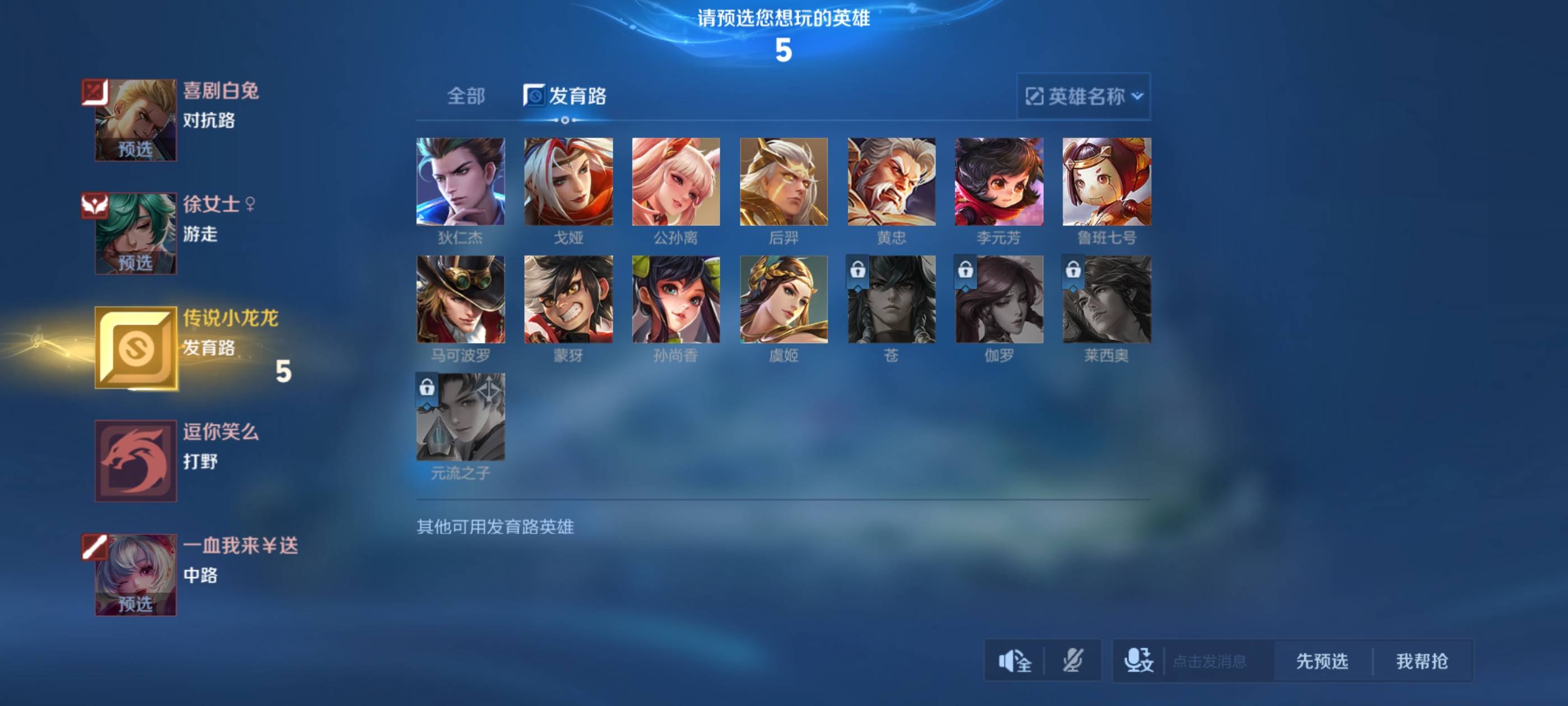Choose hero 鲁班七号

(x=1107, y=182)
